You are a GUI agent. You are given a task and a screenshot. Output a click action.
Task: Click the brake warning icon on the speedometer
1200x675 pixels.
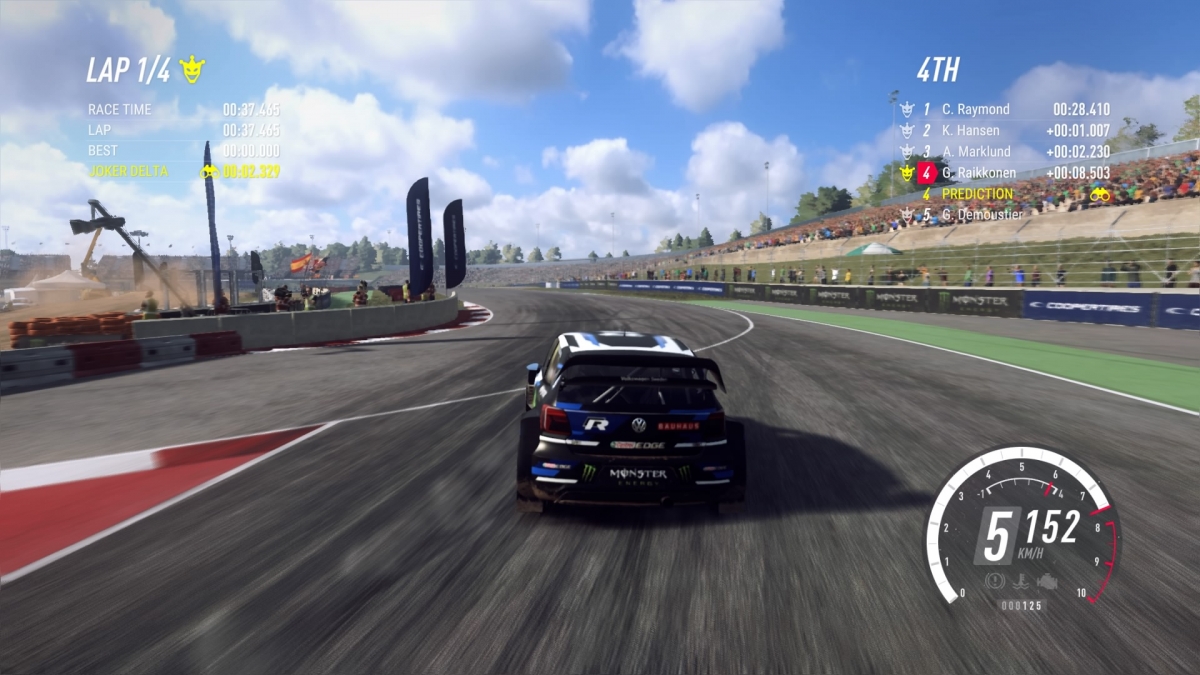(x=994, y=581)
